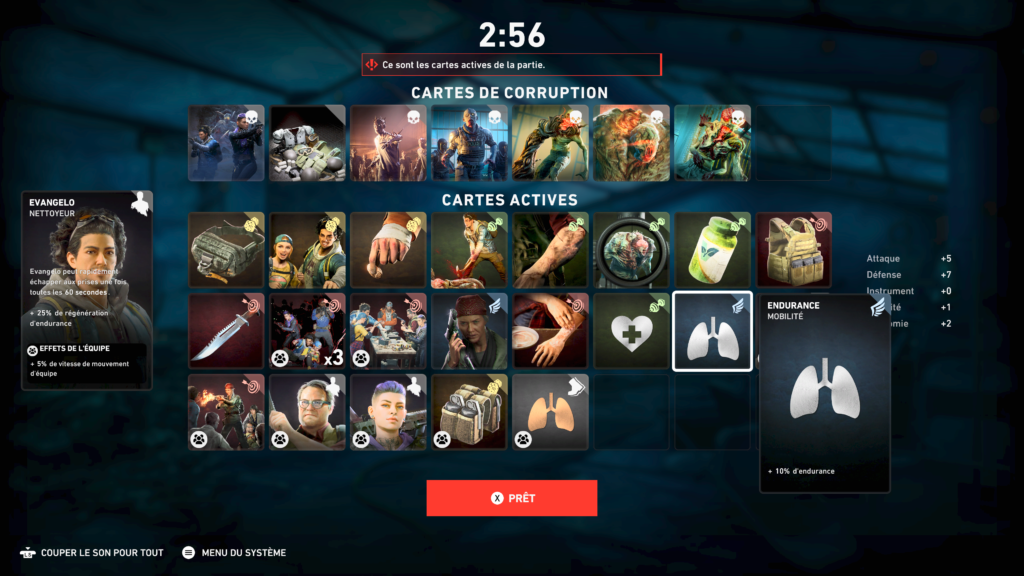
Task: Select the white heart with cross card
Action: (x=631, y=331)
